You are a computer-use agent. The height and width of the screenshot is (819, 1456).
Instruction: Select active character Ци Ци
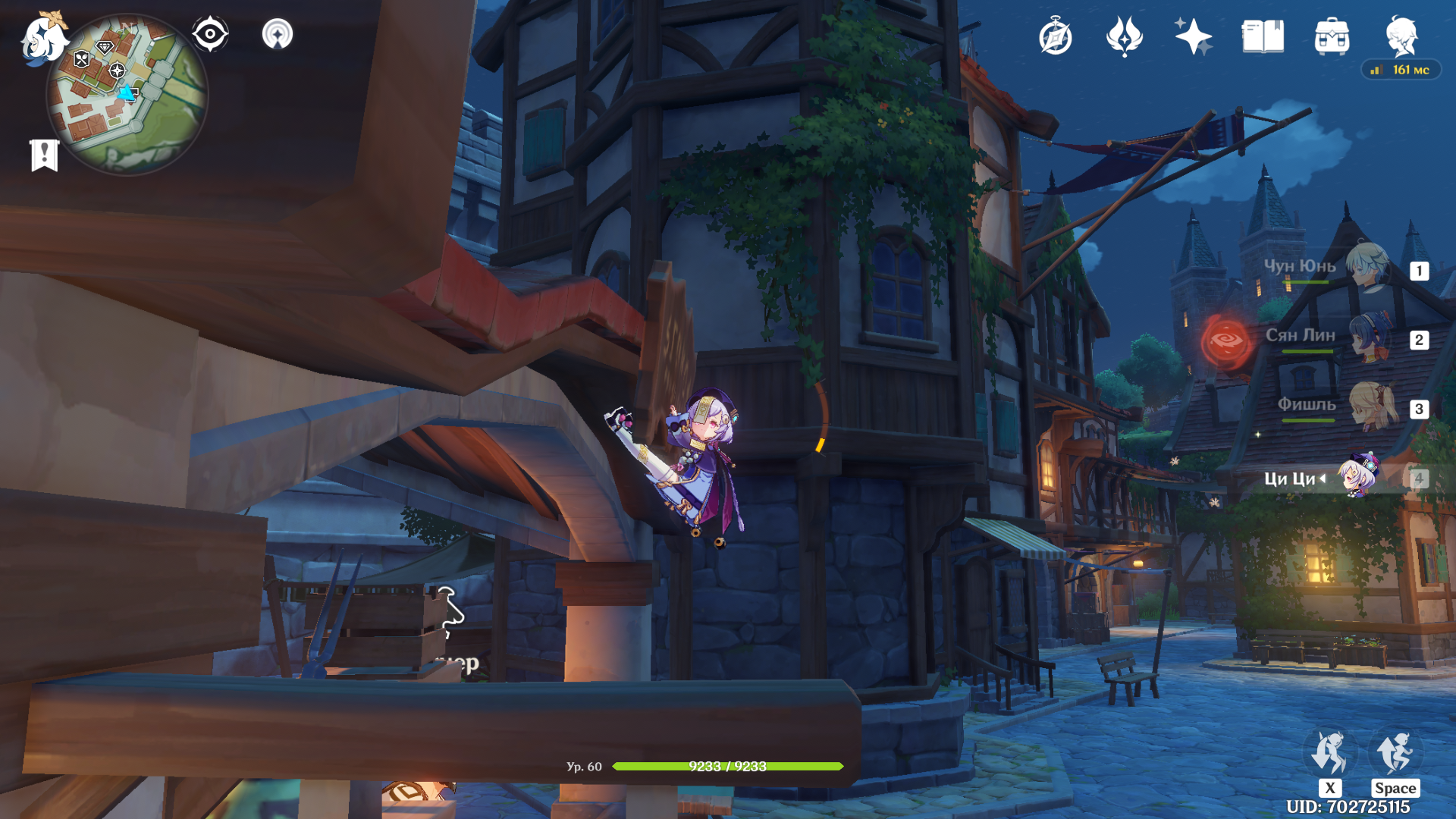point(1357,477)
